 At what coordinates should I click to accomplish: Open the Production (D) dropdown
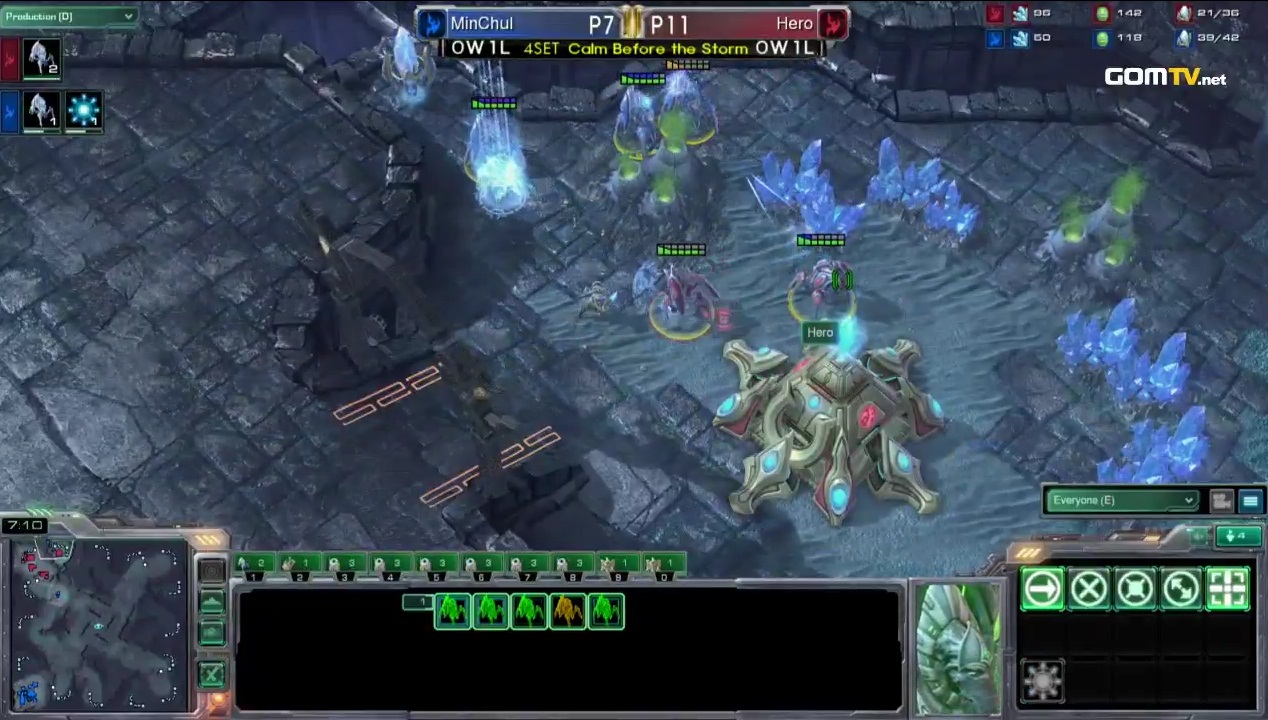pyautogui.click(x=69, y=16)
